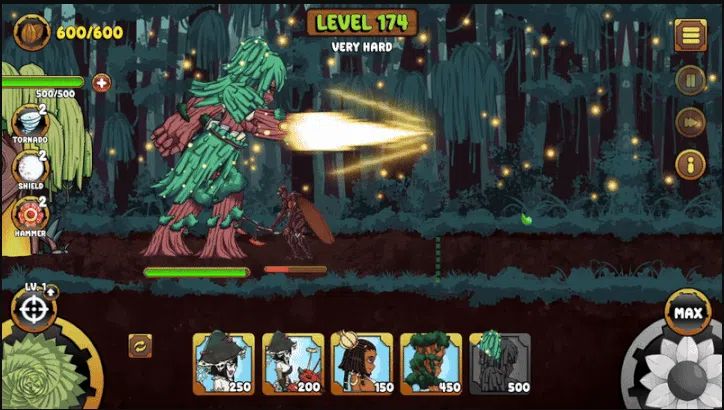Hit the MAX button
Screen dimensions: 724x410
click(686, 312)
